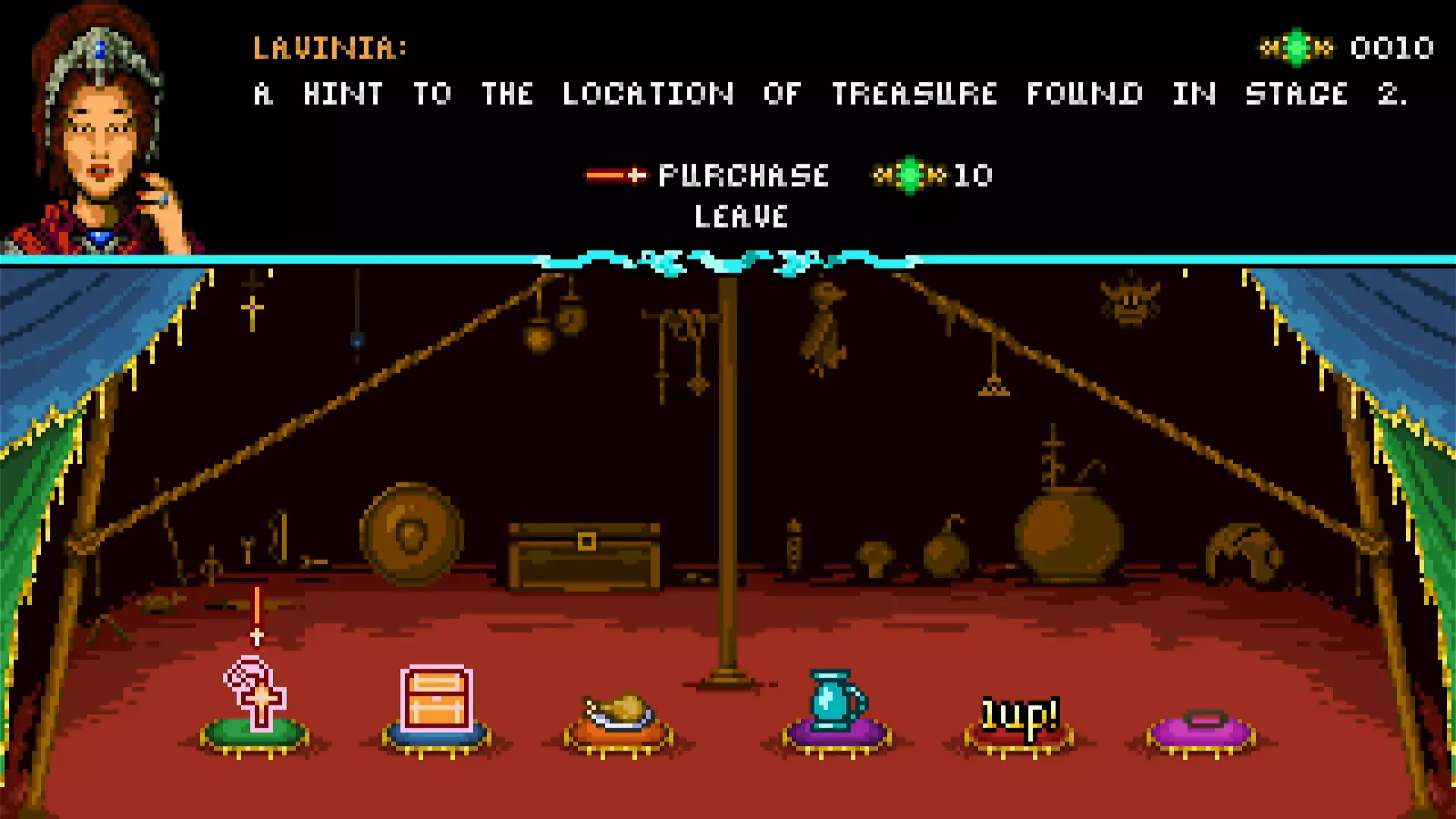
Task: Select the 1up! extra life item
Action: click(1020, 713)
